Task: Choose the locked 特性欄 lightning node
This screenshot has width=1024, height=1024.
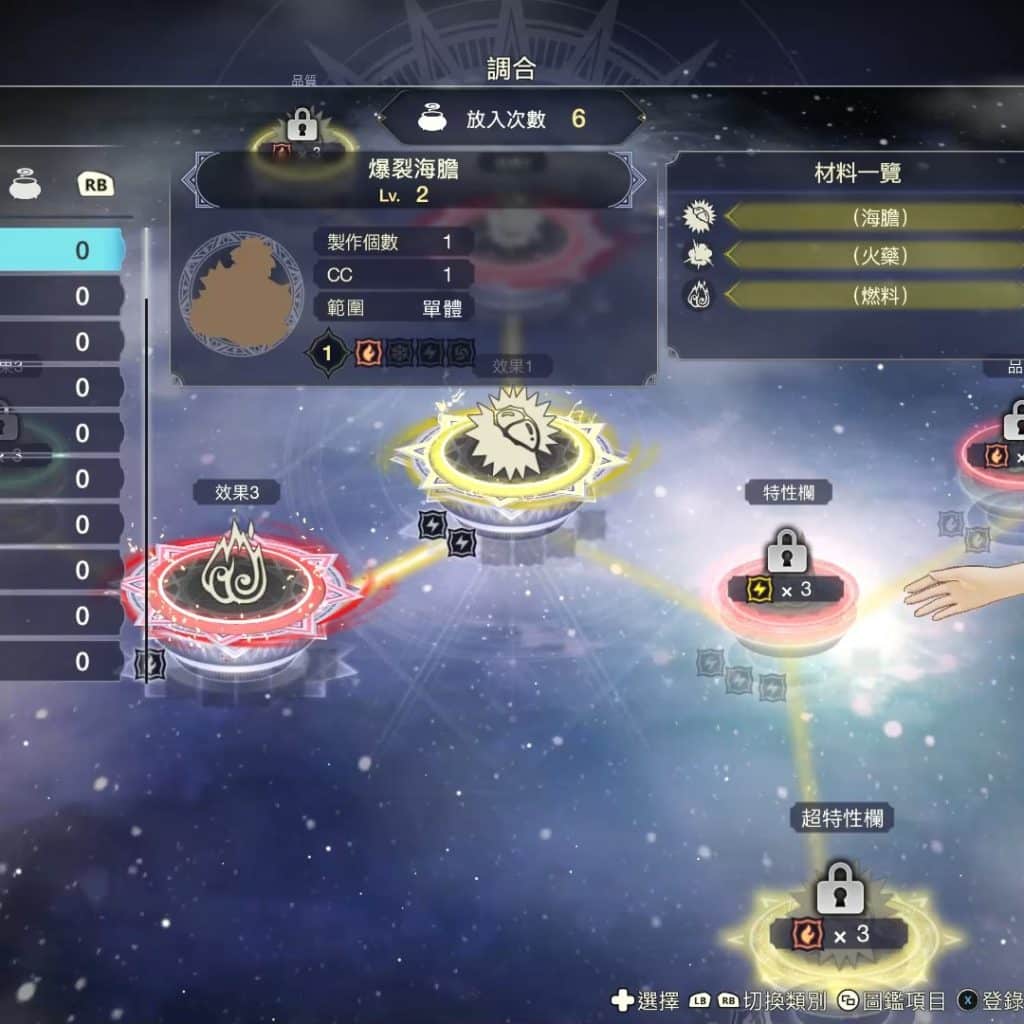Action: coord(787,583)
